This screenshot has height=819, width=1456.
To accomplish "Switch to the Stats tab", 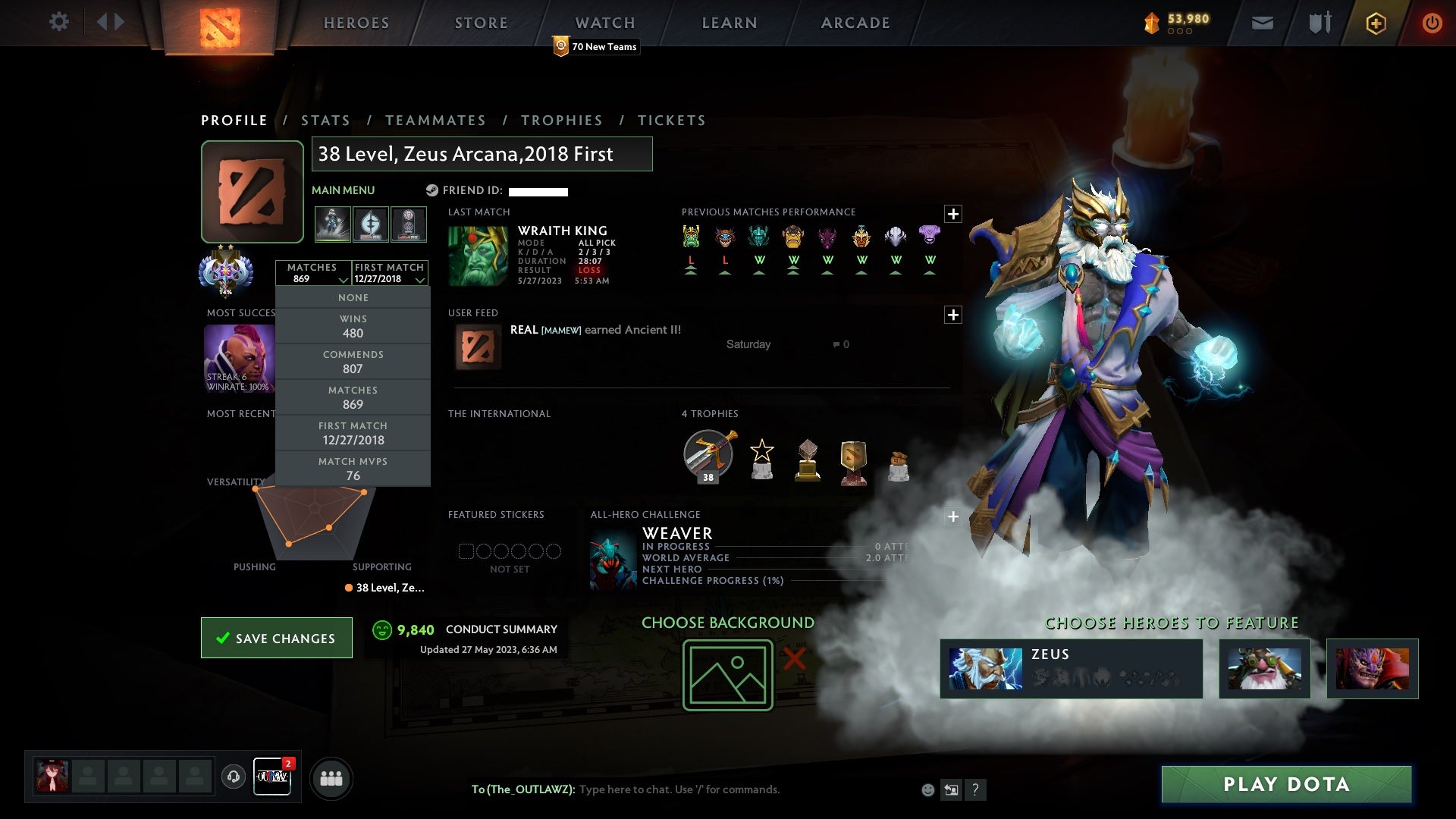I will tap(325, 121).
